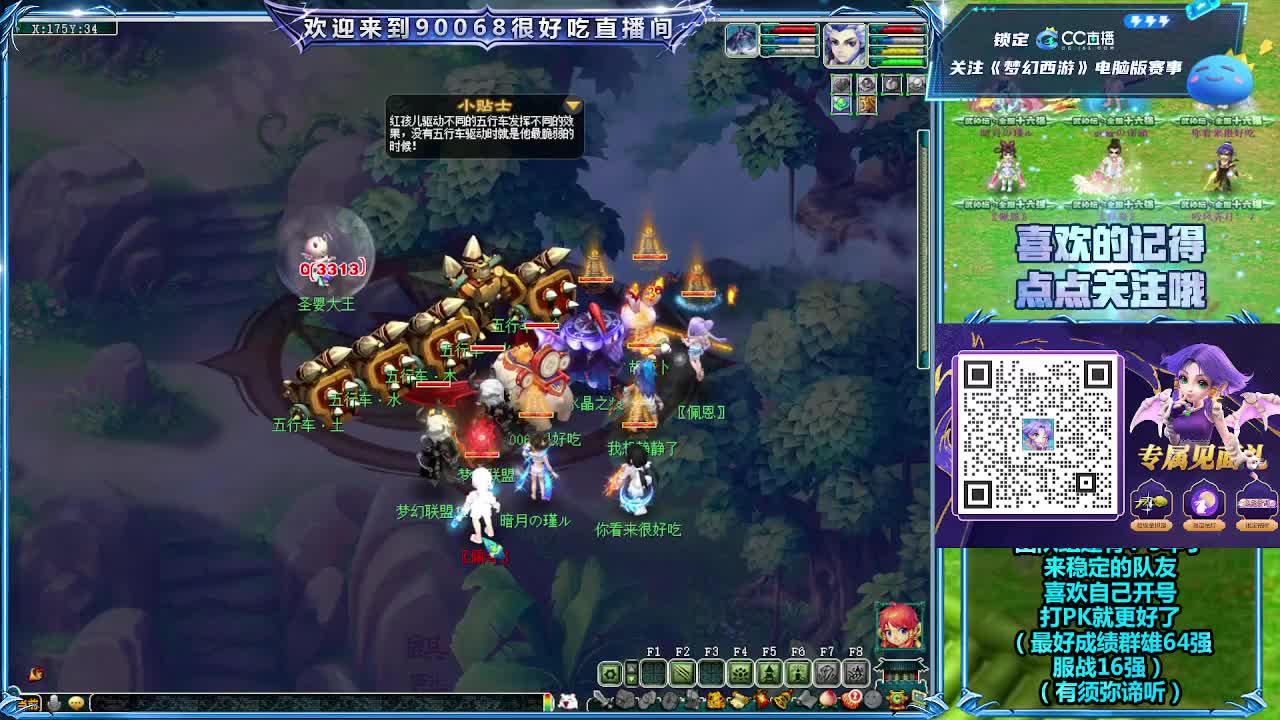1280x720 pixels.
Task: Click the F6 candle skill slot
Action: pos(797,671)
